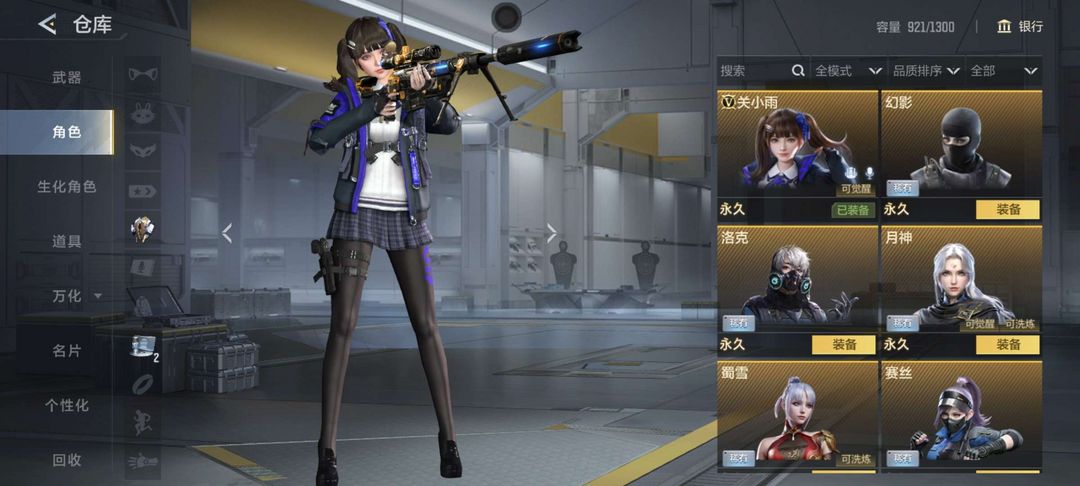Equip the 幻影 character
The width and height of the screenshot is (1080, 486).
click(1007, 210)
